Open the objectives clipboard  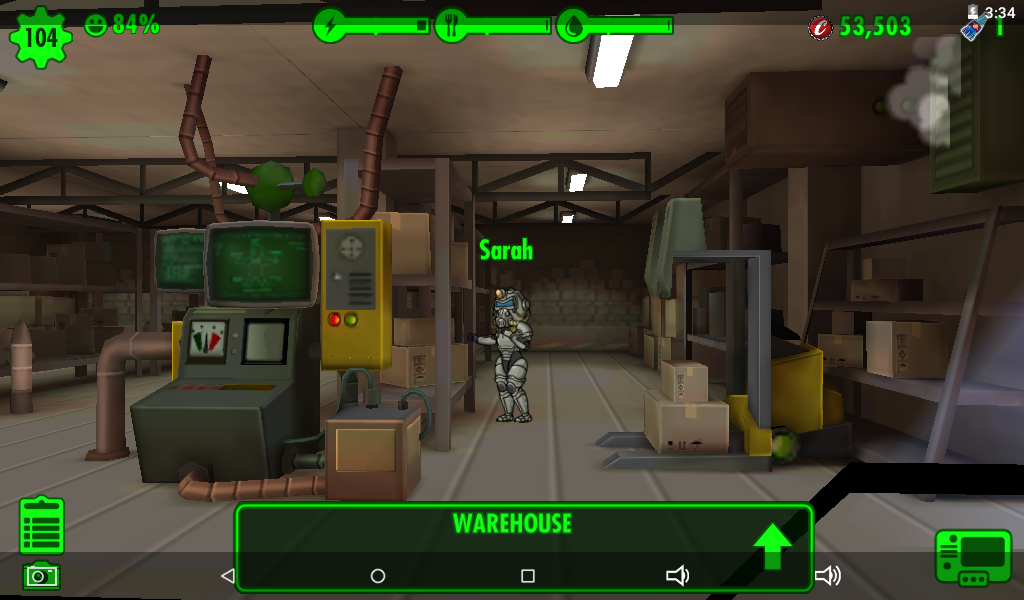[x=42, y=525]
